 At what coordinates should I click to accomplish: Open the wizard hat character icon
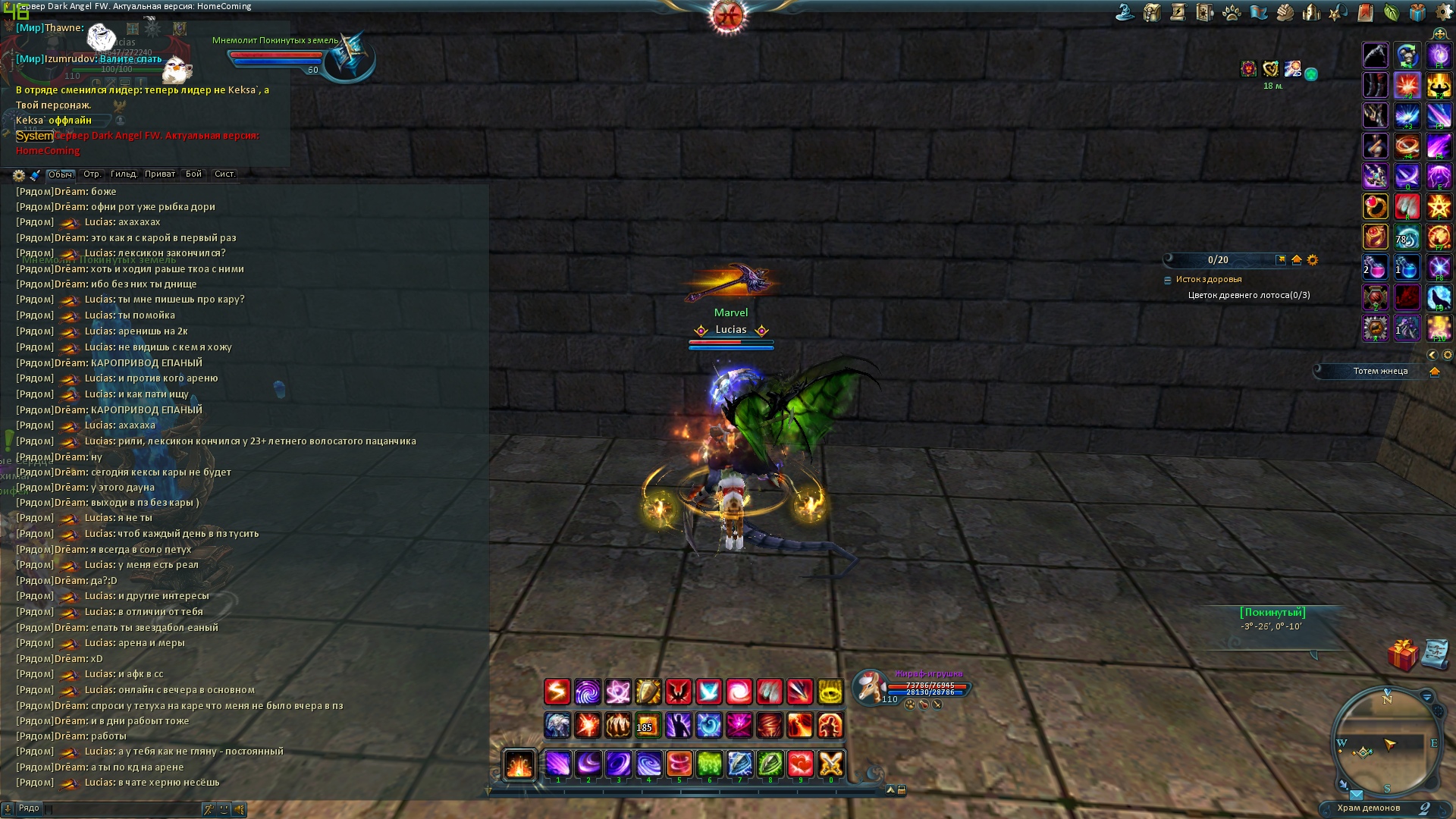click(1125, 13)
